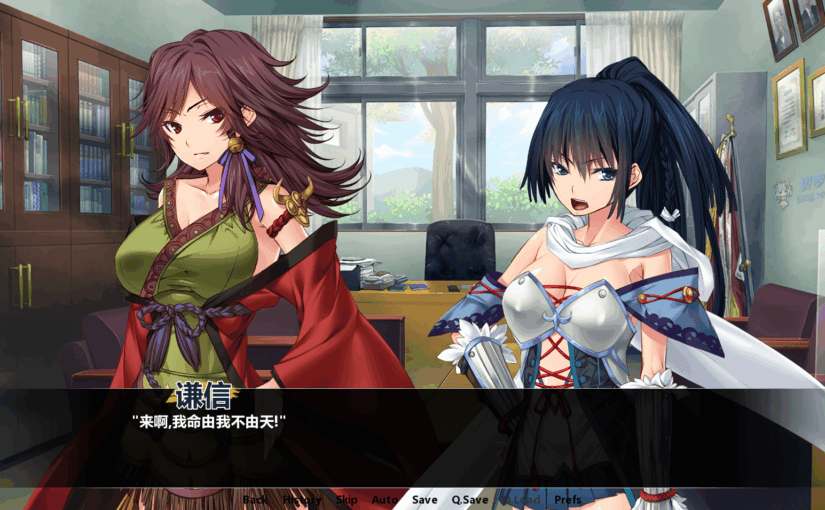Open the Save menu
The height and width of the screenshot is (510, 825).
click(x=425, y=499)
